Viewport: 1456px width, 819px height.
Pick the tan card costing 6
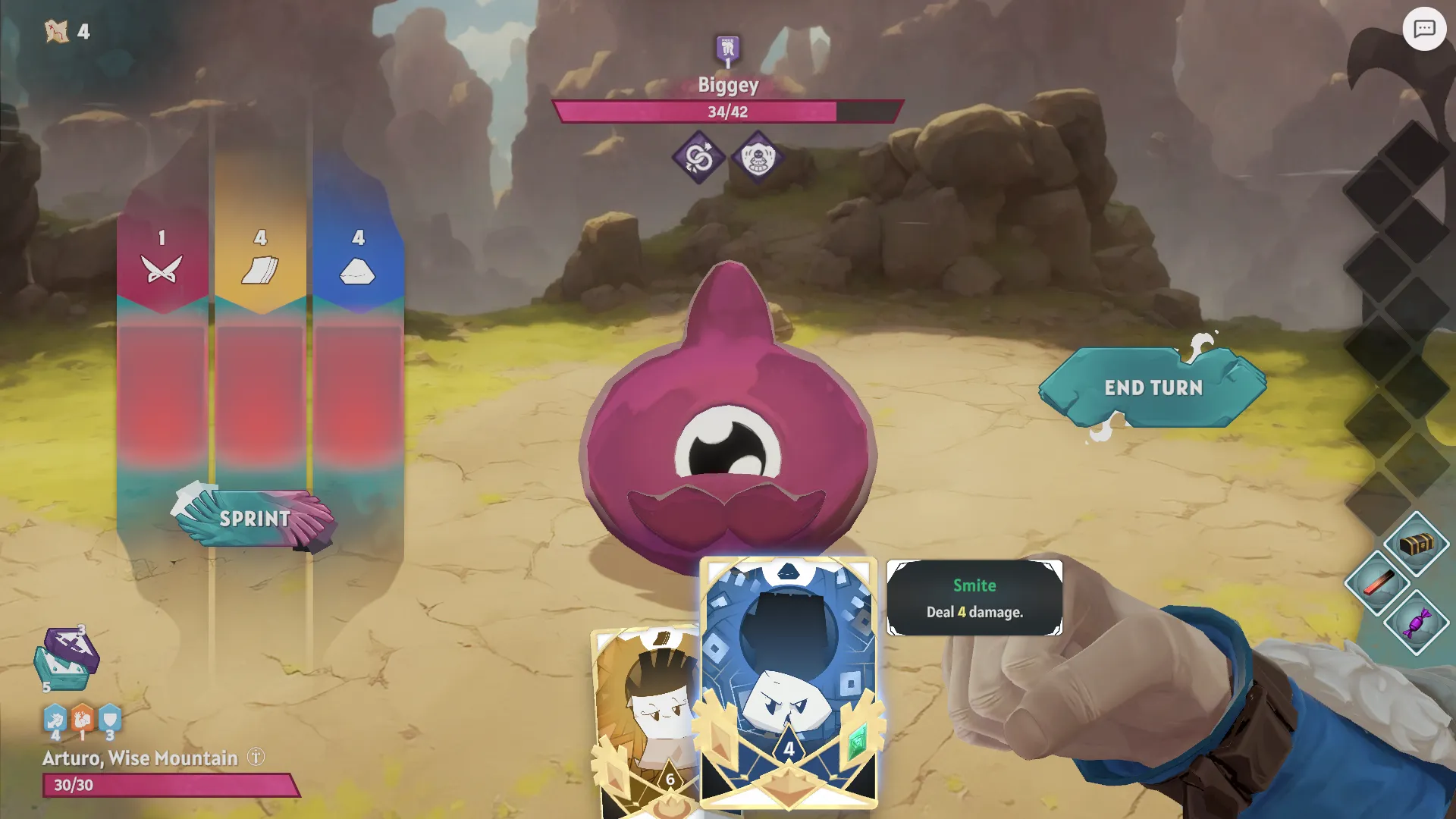[x=645, y=720]
